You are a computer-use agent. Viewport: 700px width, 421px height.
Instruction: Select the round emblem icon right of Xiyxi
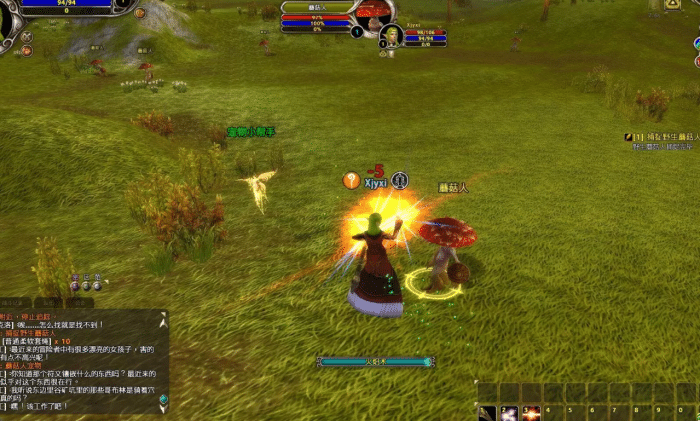(x=400, y=180)
